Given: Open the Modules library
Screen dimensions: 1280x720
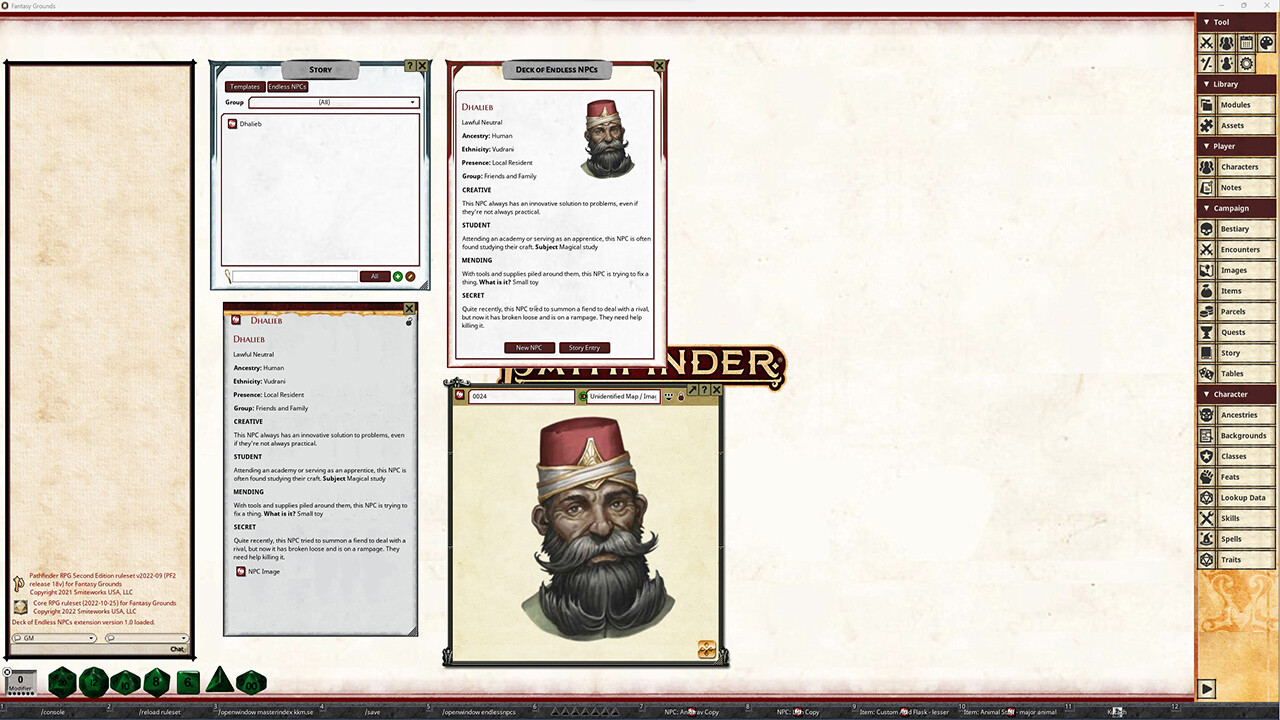Looking at the screenshot, I should (1240, 104).
